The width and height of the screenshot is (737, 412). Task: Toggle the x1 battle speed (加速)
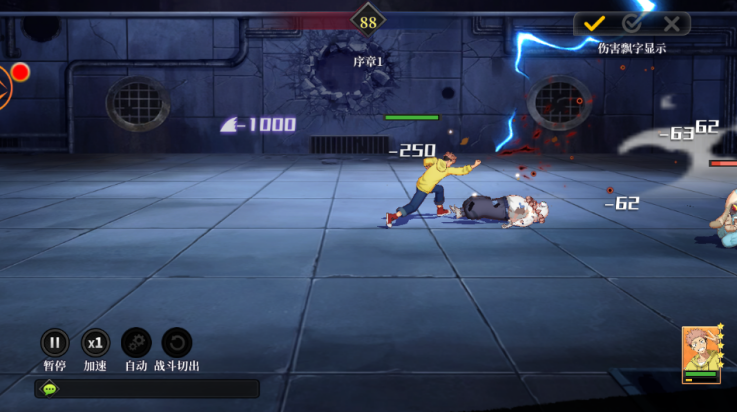click(95, 343)
